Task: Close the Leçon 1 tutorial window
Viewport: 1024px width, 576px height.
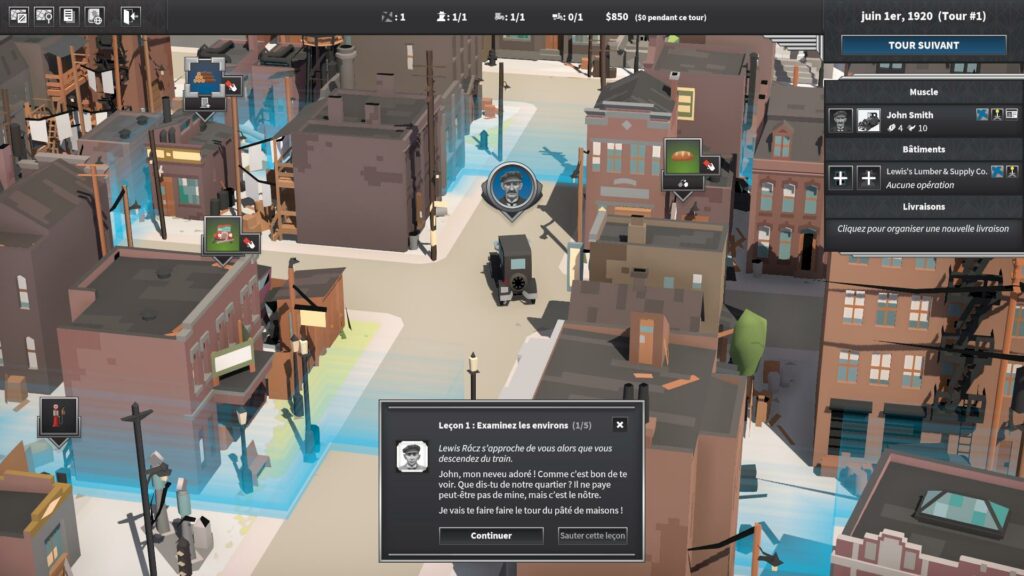Action: tap(619, 425)
